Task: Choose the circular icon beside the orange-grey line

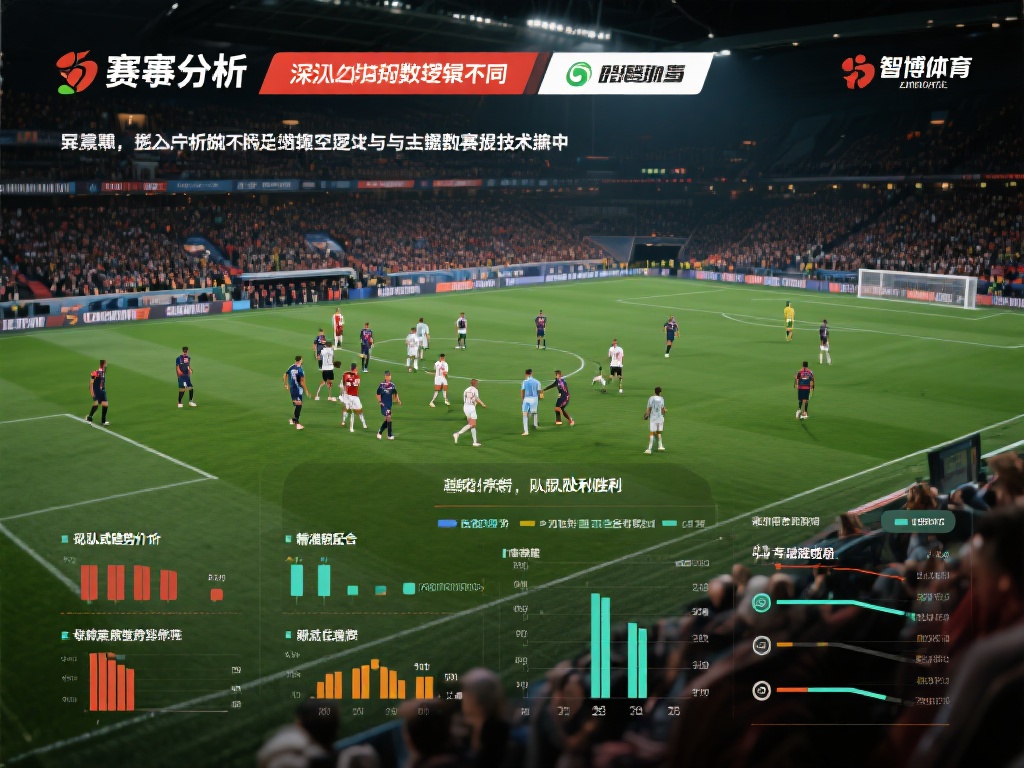Action: coord(761,645)
